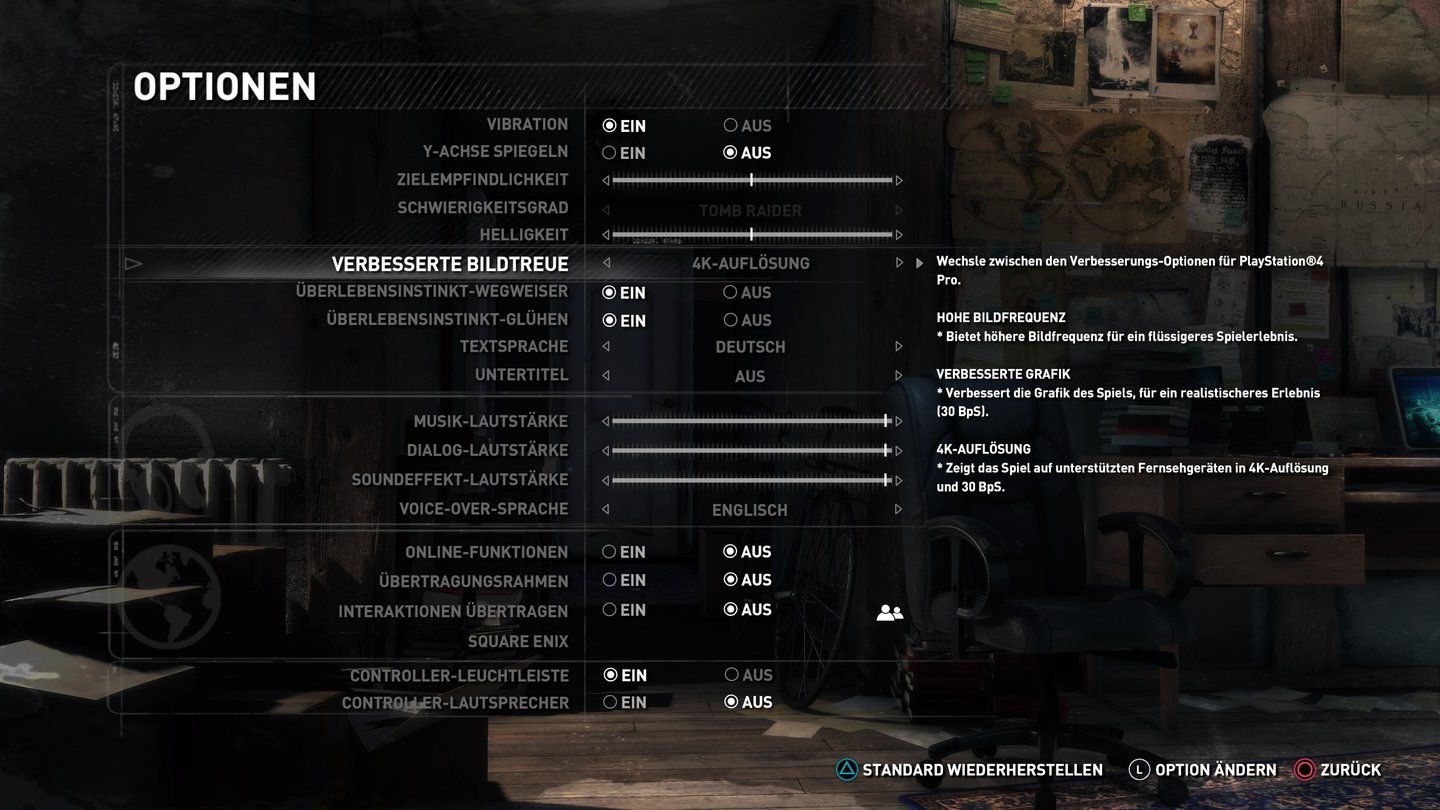Screen dimensions: 1440x810
Task: Click the Circle button icon beside Zurück
Action: pyautogui.click(x=1302, y=770)
